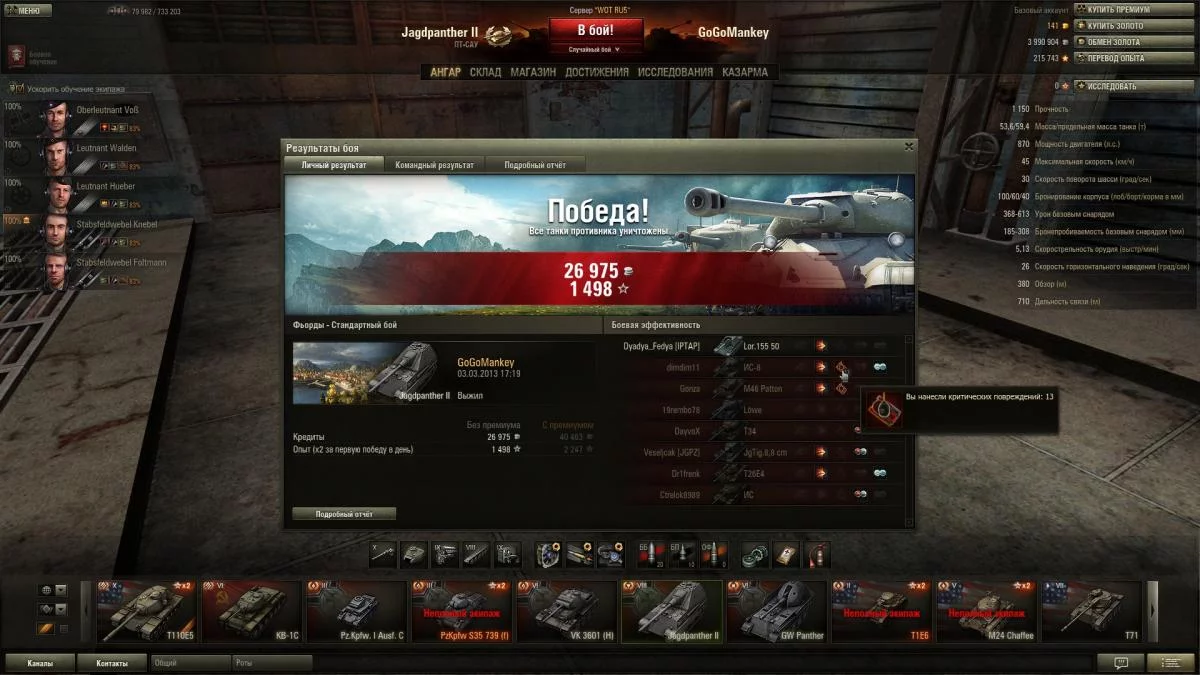This screenshot has height=675, width=1200.
Task: Go to the ДОСТИЖЕНИЯ section
Action: [596, 72]
